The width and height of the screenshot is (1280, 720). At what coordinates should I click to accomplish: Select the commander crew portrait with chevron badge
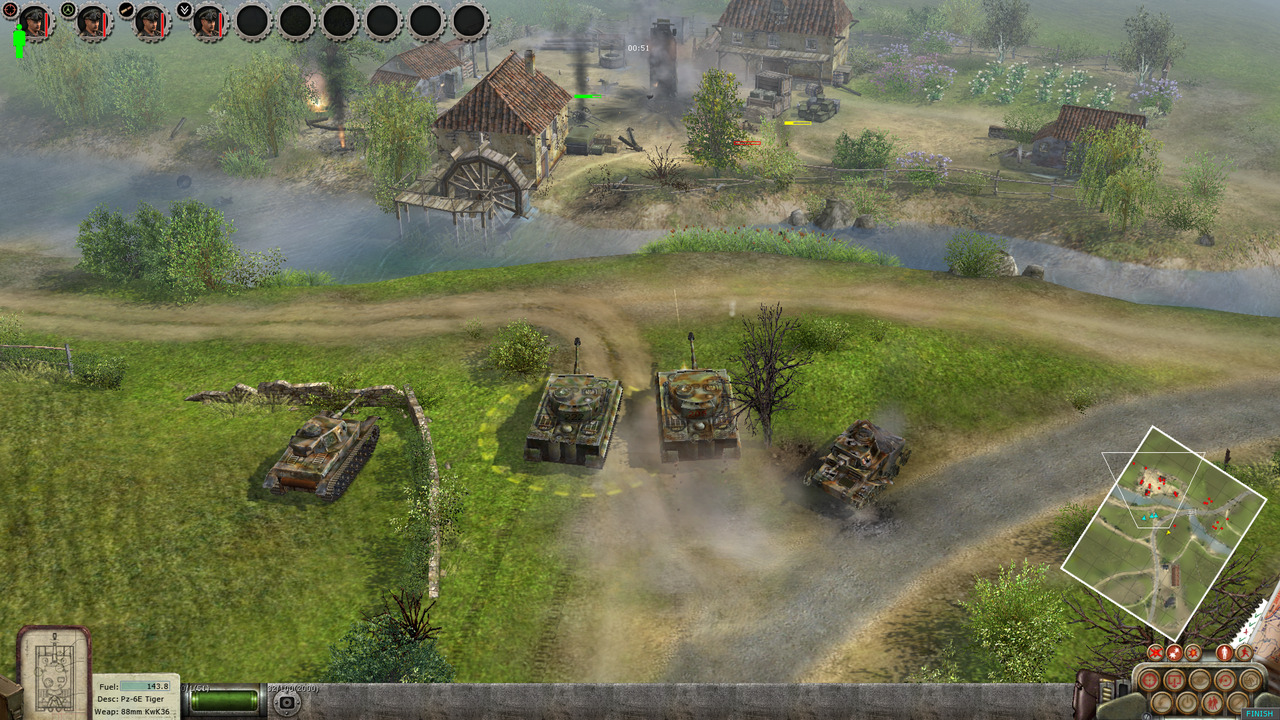(209, 21)
